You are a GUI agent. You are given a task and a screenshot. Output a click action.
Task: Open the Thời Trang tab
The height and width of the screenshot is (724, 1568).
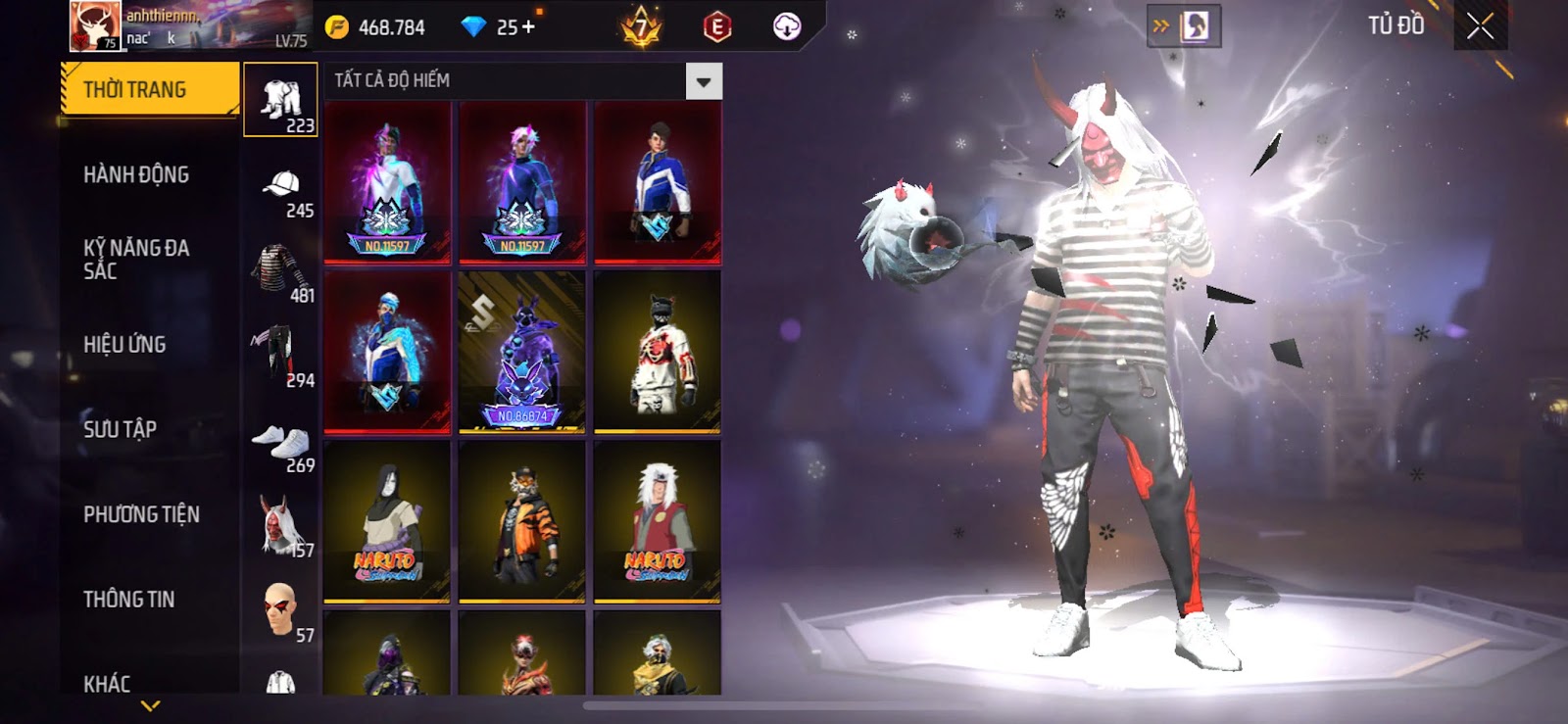(149, 90)
